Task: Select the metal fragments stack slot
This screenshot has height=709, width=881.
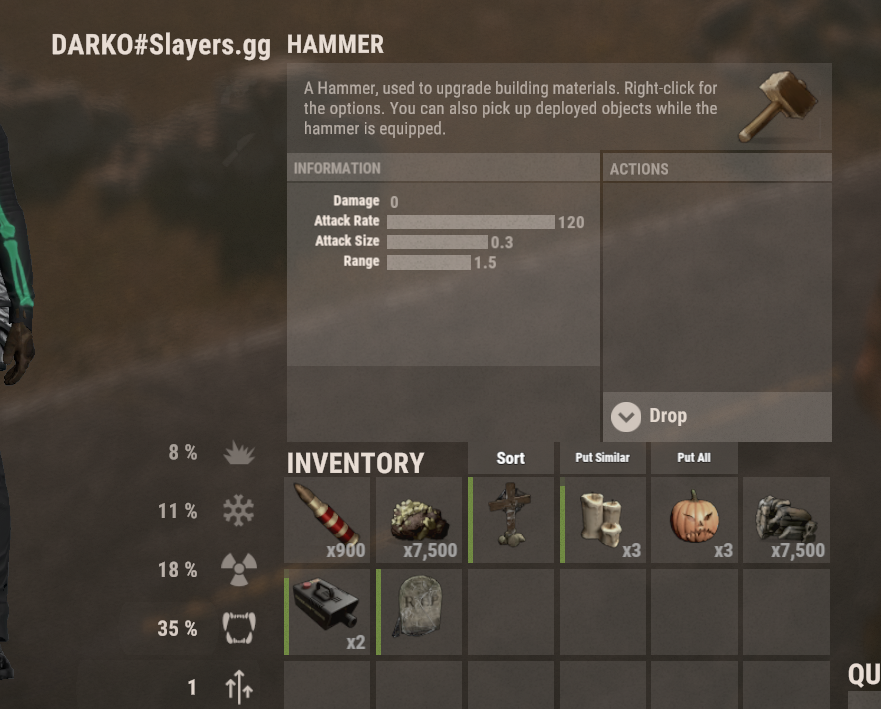Action: tap(787, 520)
